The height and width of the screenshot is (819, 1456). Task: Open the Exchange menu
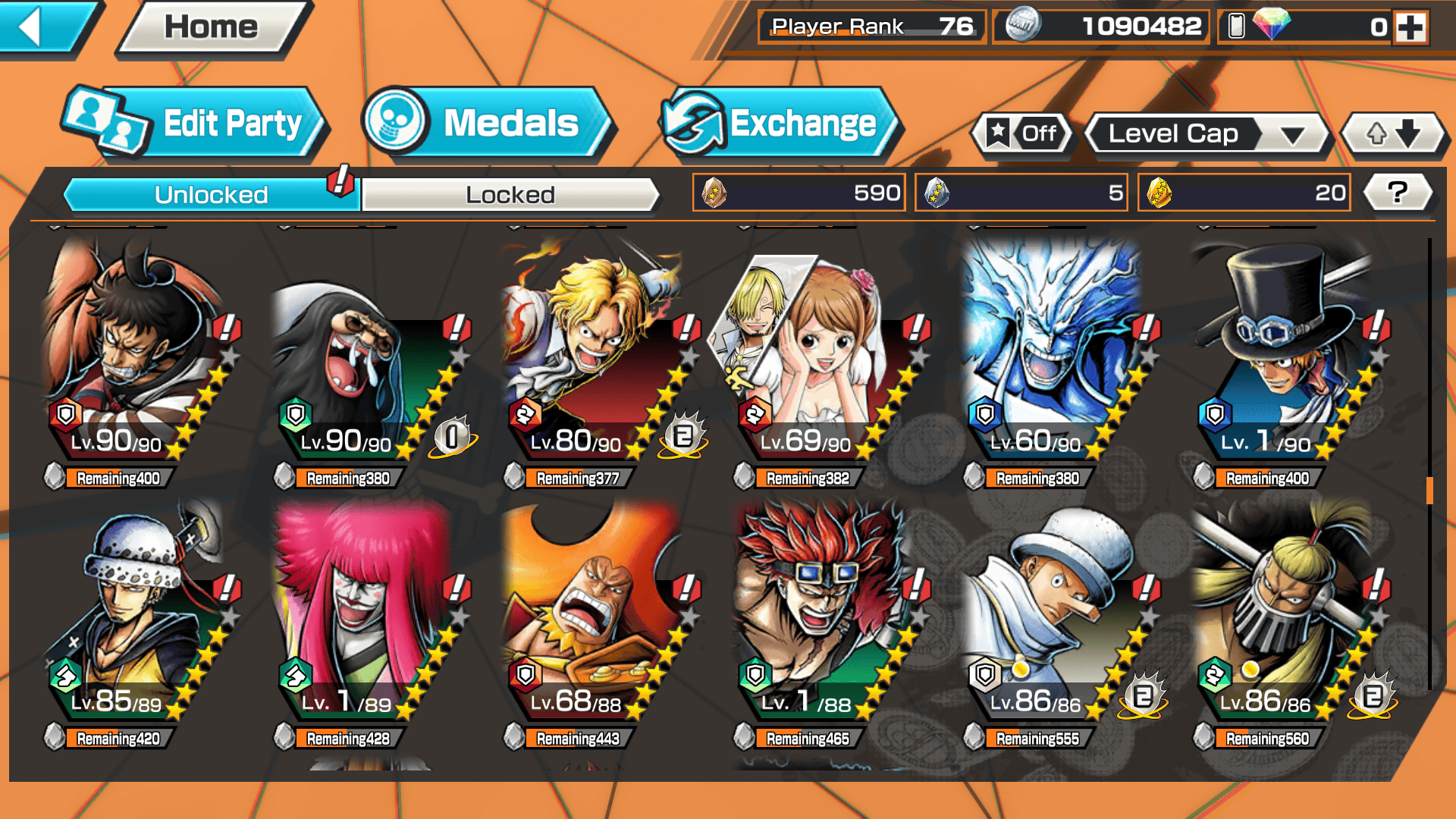780,124
